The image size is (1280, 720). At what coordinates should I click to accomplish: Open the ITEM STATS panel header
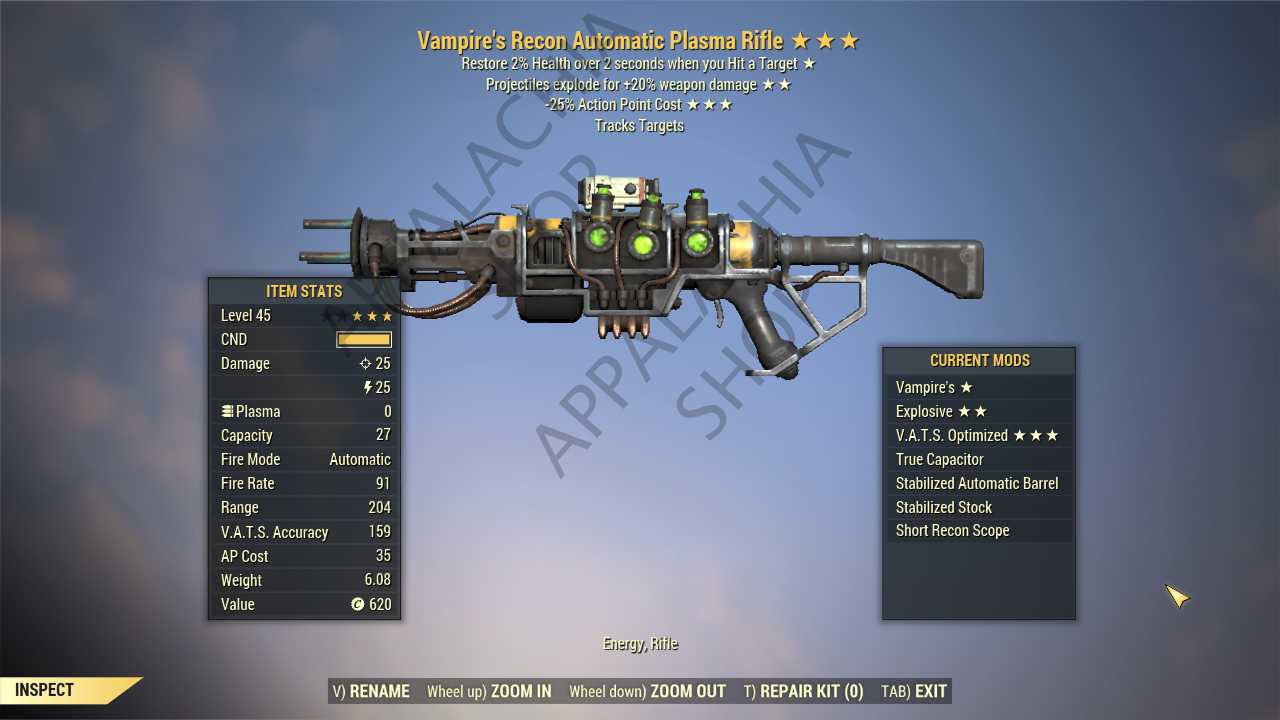click(304, 291)
